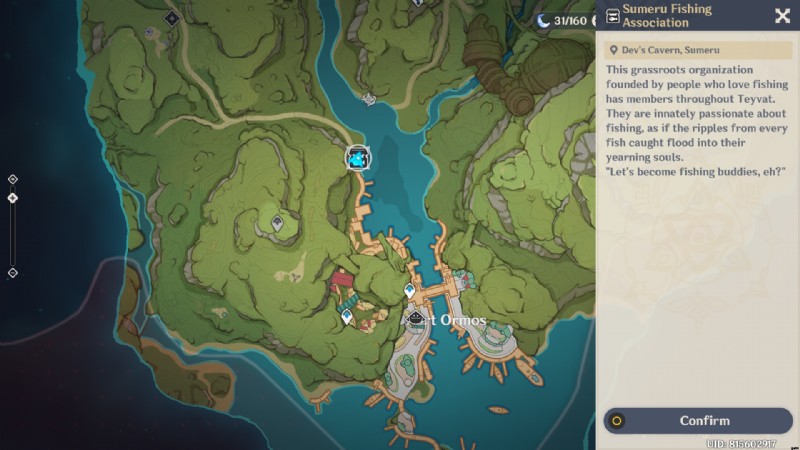Select the teleport waypoint on the Port Ormos pier
The image size is (800, 450).
click(409, 290)
